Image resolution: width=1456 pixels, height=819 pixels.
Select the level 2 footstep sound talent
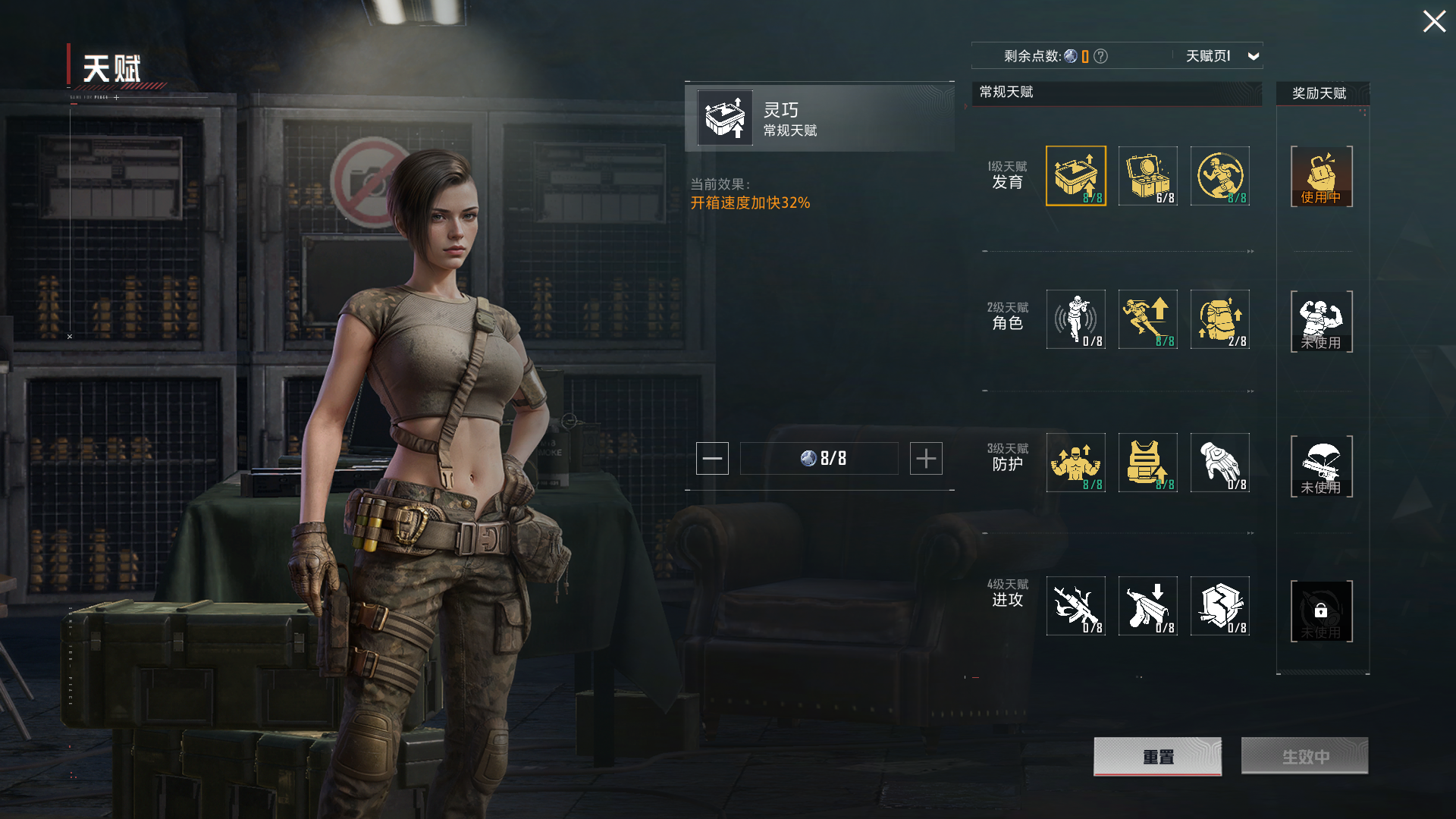point(1075,319)
